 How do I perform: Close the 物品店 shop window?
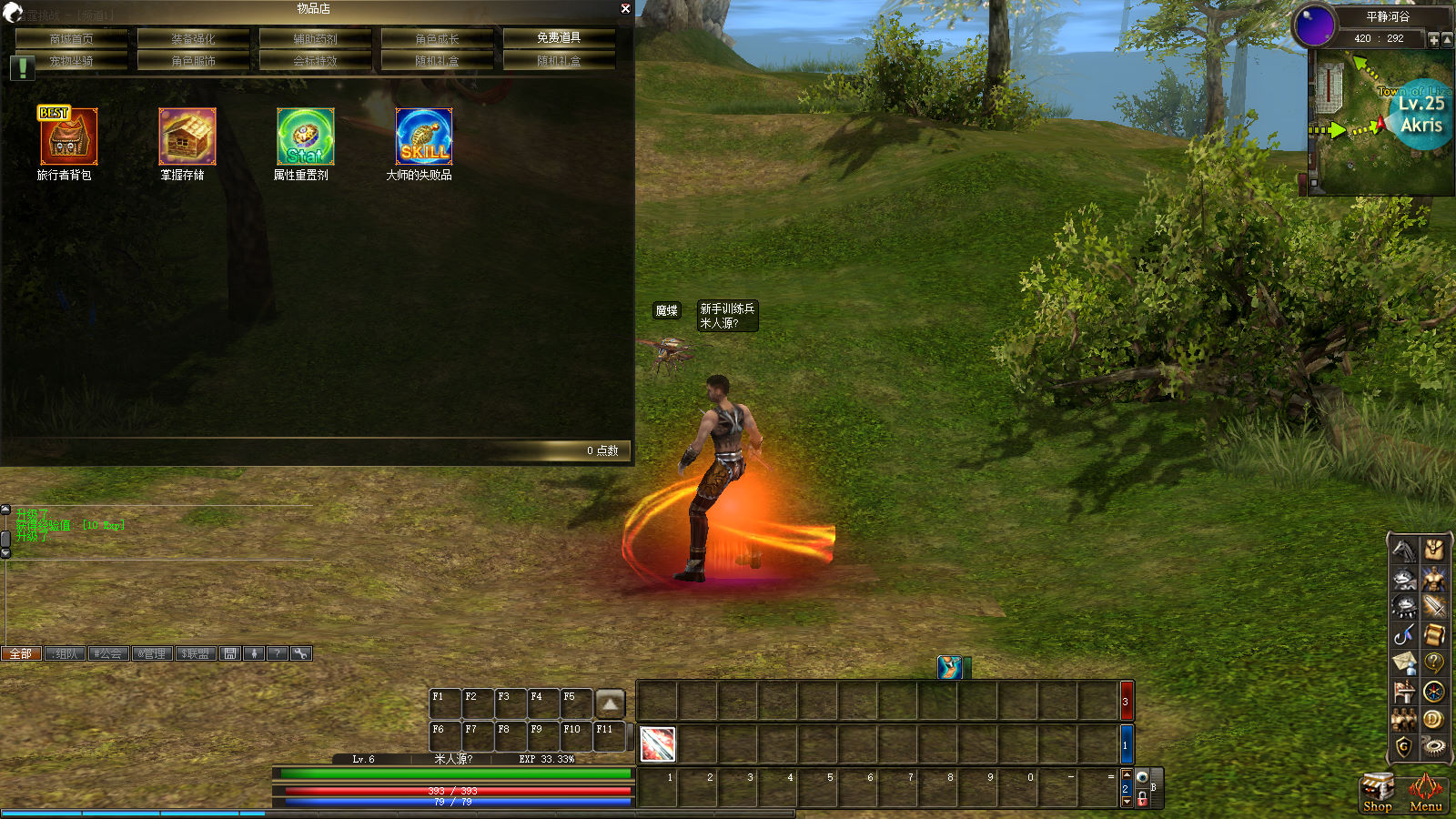(x=625, y=9)
